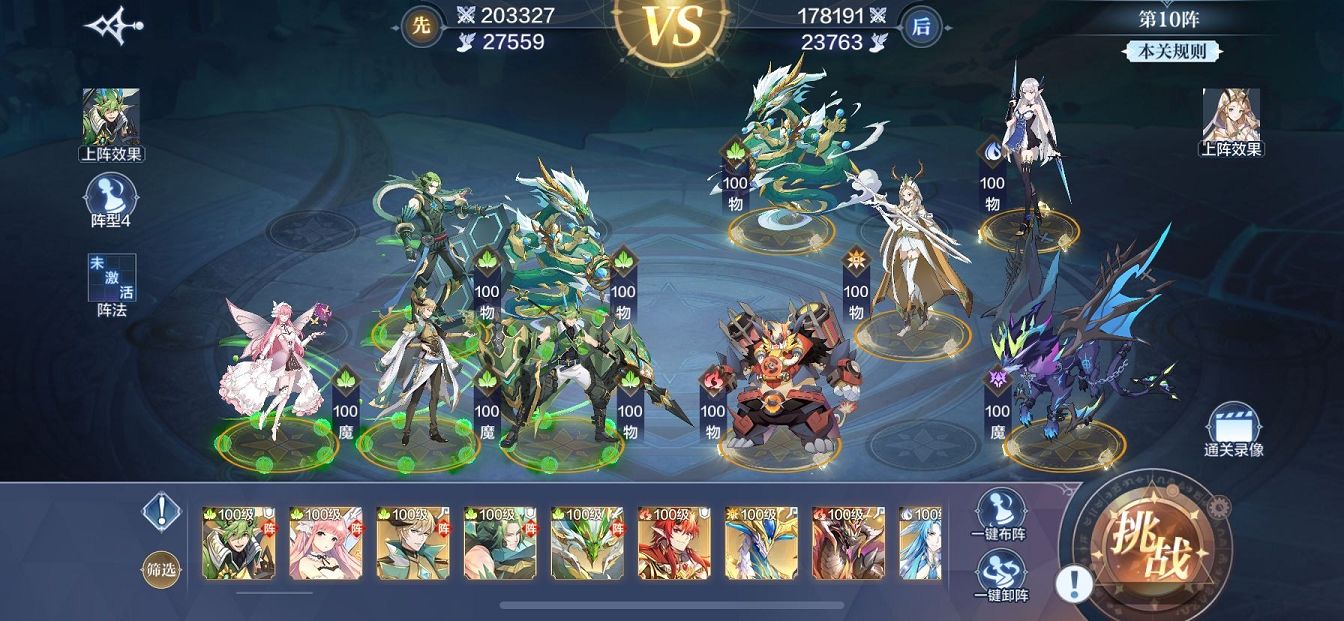
Task: Choose the blond hero with hat card
Action: (411, 543)
